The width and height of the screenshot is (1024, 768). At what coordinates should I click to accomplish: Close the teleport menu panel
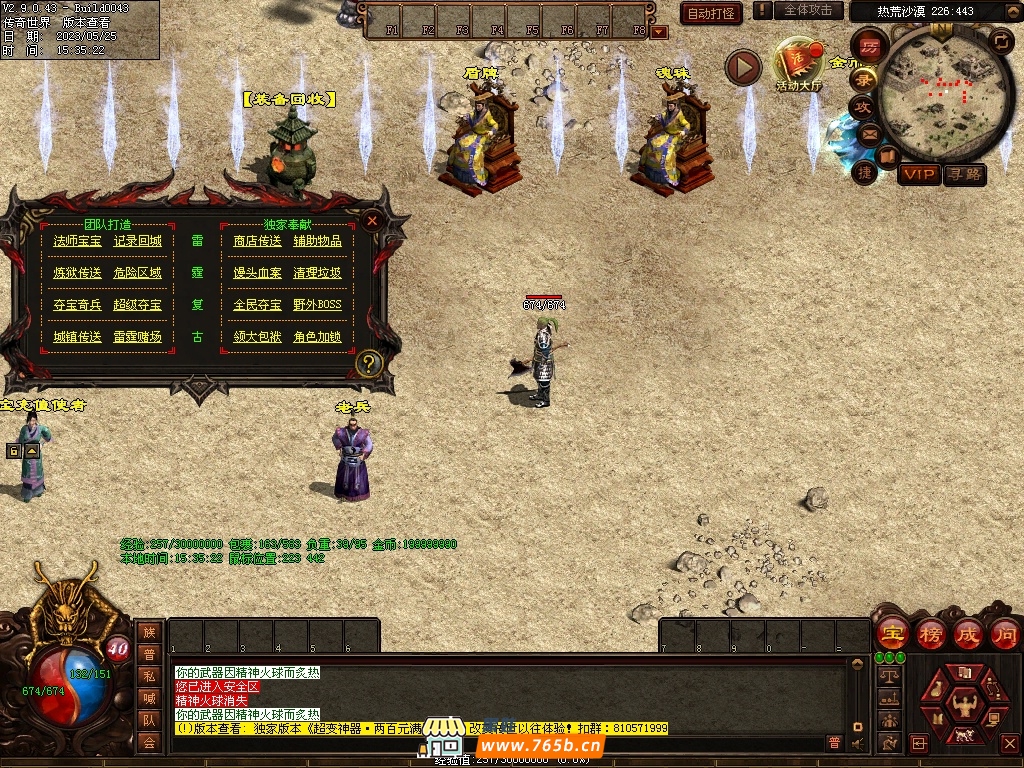(372, 221)
